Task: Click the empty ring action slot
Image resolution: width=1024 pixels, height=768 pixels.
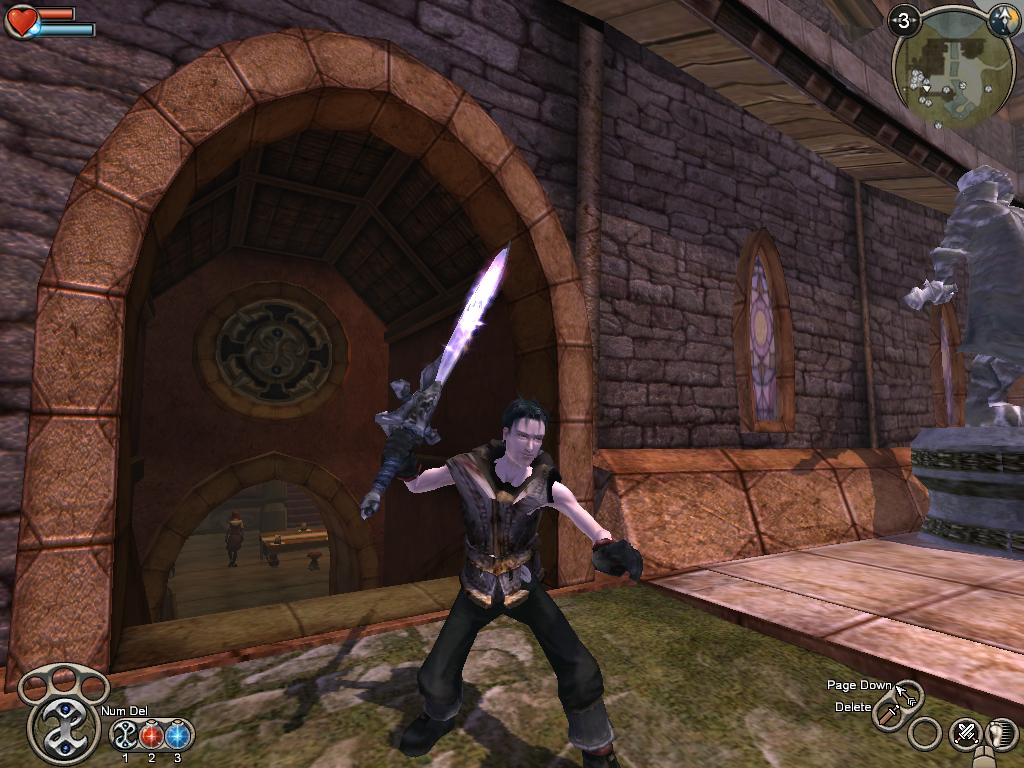Action: point(926,733)
